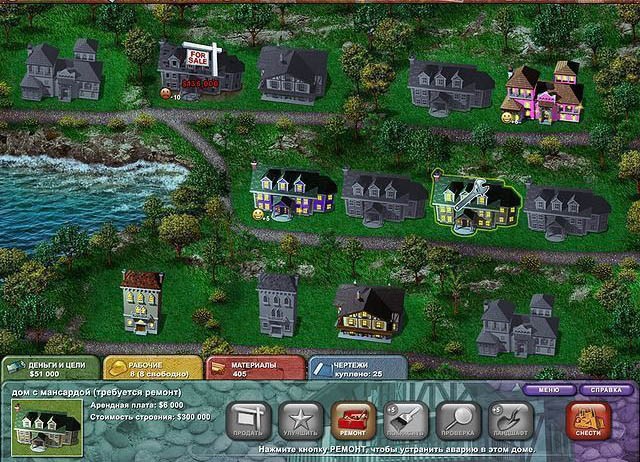This screenshot has width=640, height=462.
Task: Run an inspection with the ПРОВЕРКА button
Action: coord(457,421)
